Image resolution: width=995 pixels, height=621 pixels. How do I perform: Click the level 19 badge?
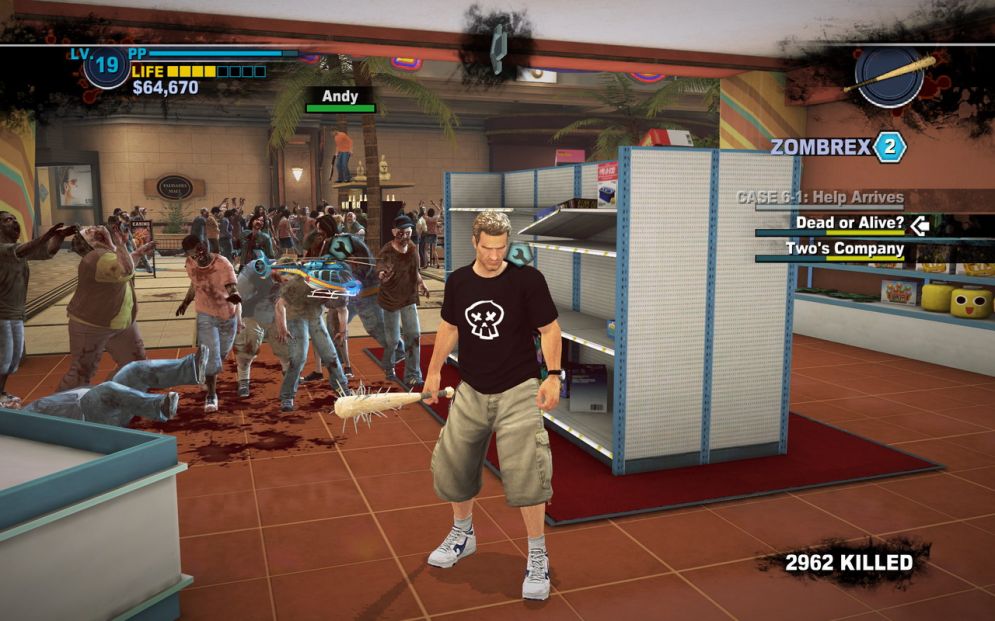106,68
